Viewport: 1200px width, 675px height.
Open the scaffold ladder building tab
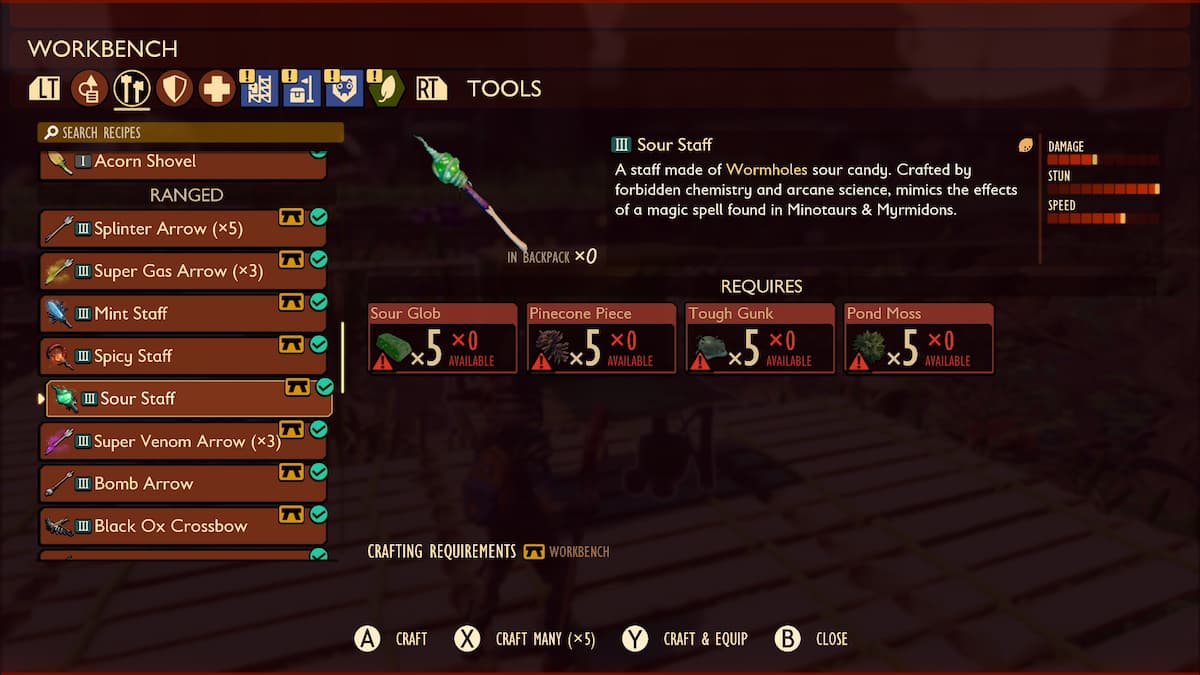(x=258, y=89)
